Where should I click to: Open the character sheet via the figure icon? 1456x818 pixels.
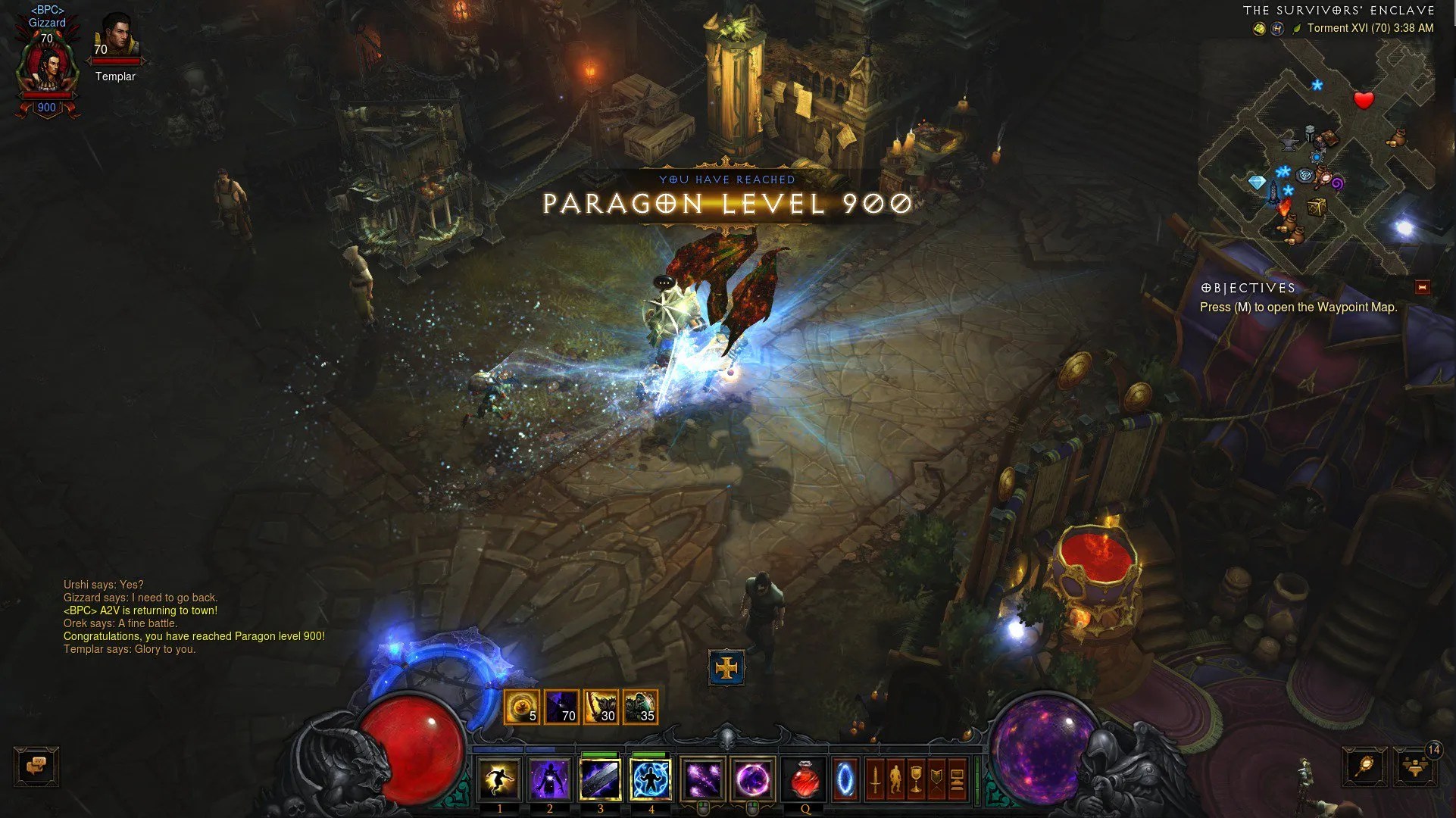[897, 780]
